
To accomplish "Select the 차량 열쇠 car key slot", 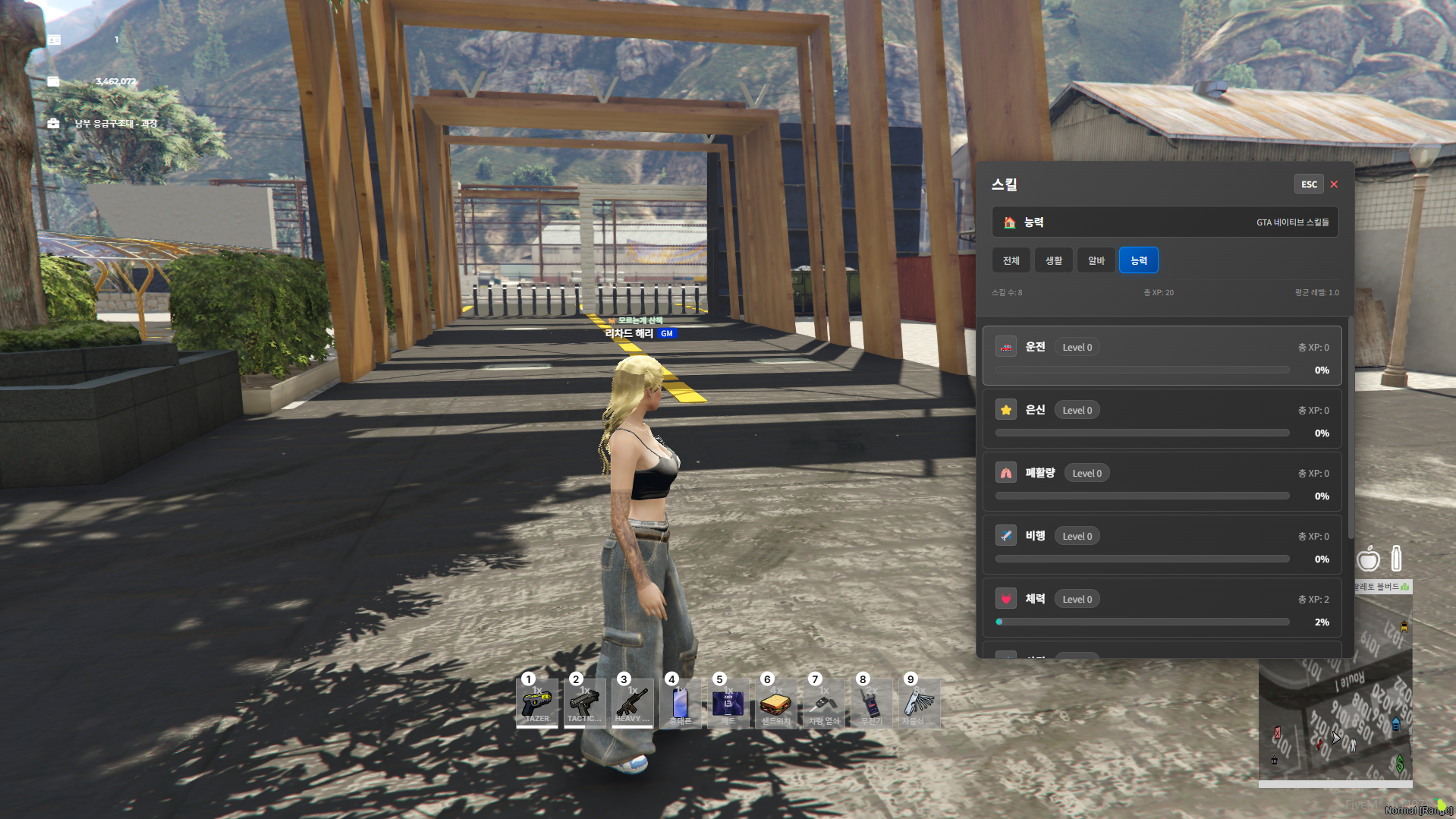I will point(823,704).
